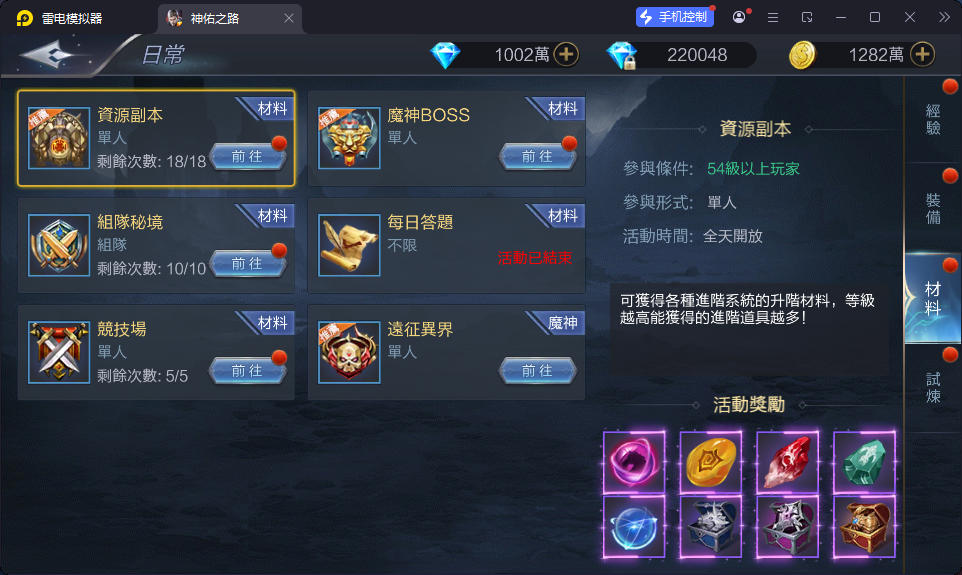
Task: Enter the 組隊秘境 team dungeon
Action: click(x=247, y=263)
